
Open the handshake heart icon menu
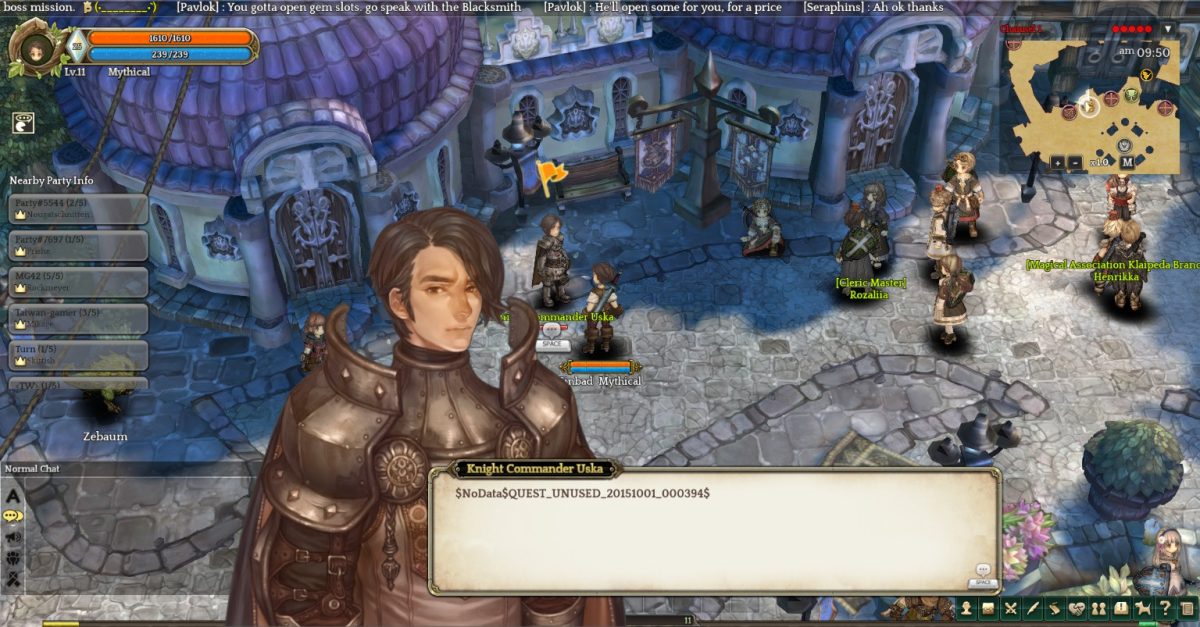pos(1077,608)
